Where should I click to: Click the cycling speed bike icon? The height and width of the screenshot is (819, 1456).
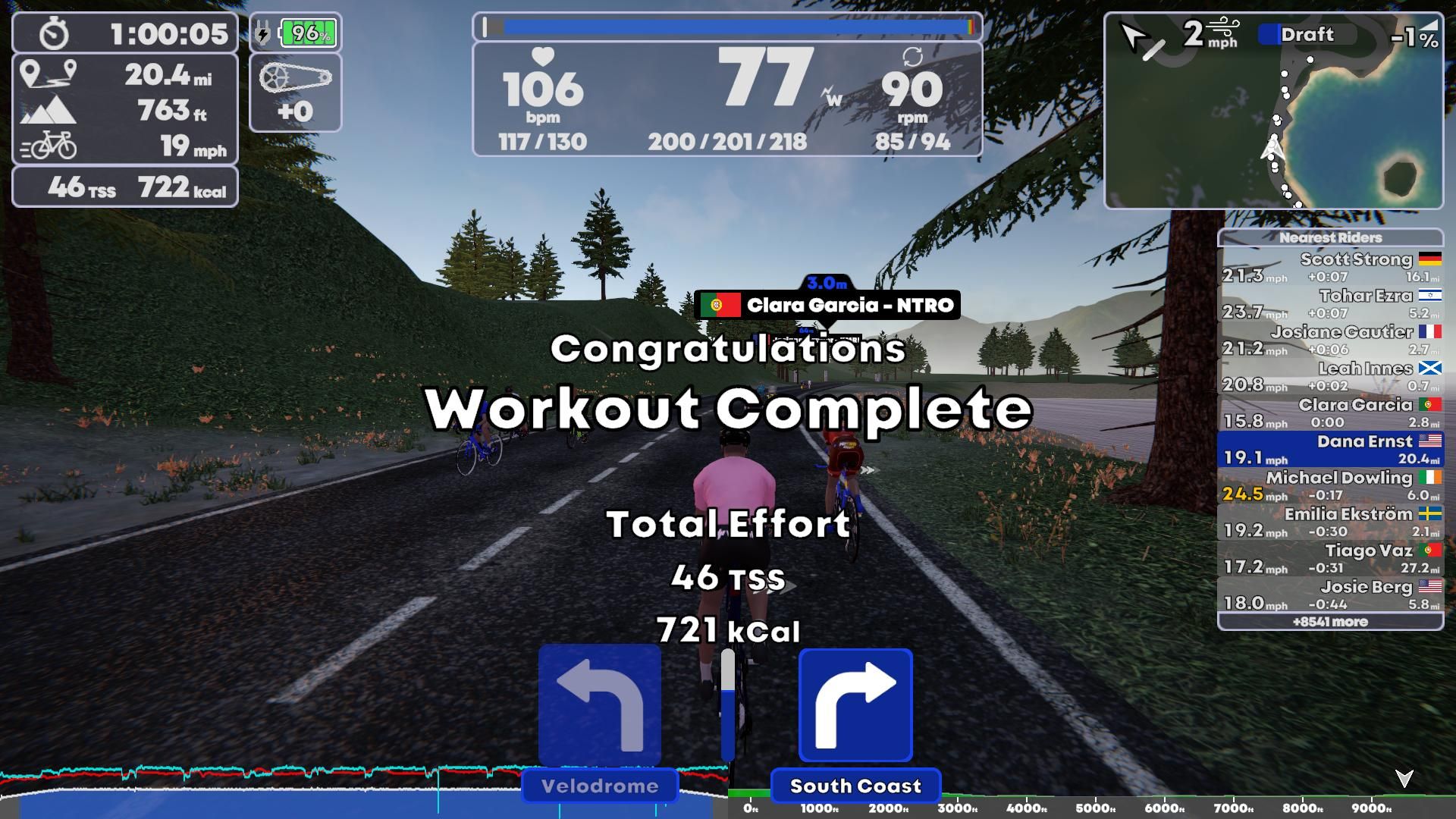click(49, 146)
